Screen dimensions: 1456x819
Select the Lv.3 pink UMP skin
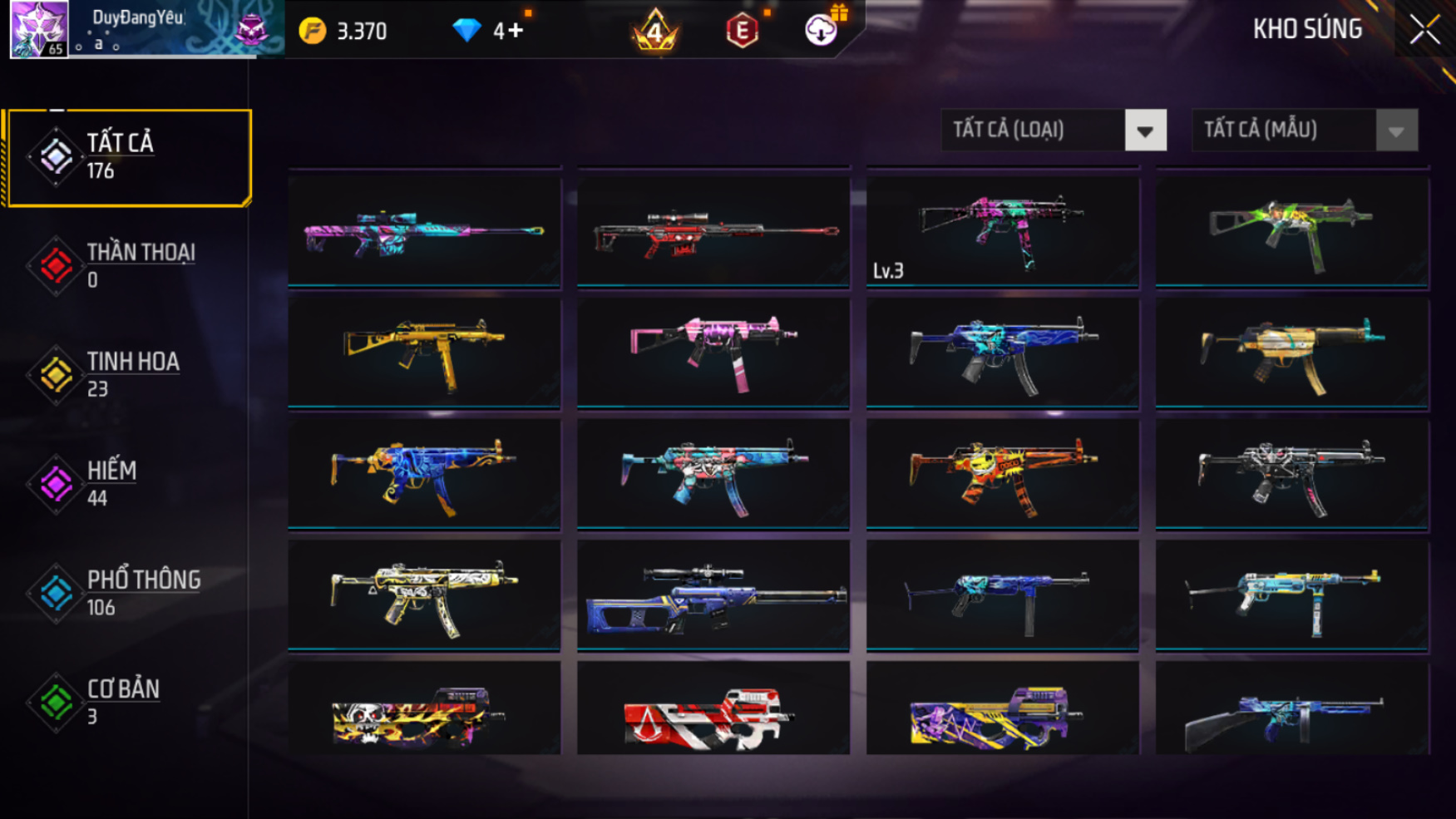[1002, 230]
